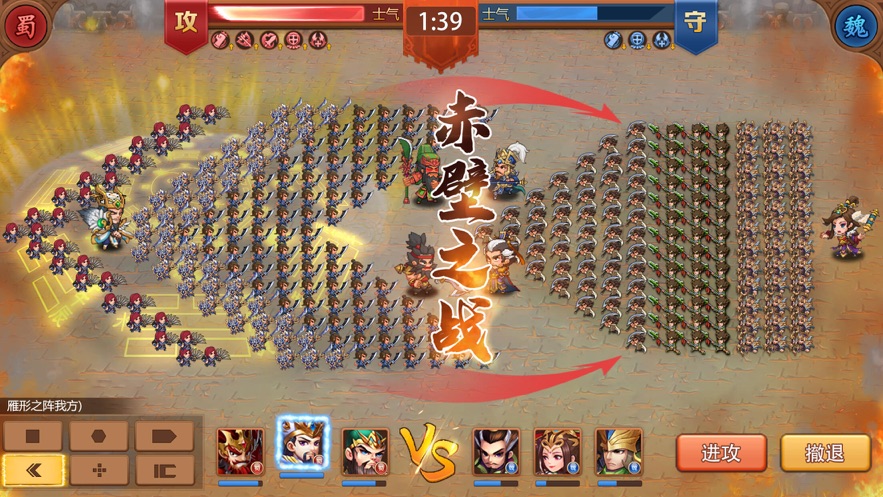Choose the 撤退 retreat button
The image size is (883, 497).
pyautogui.click(x=825, y=453)
